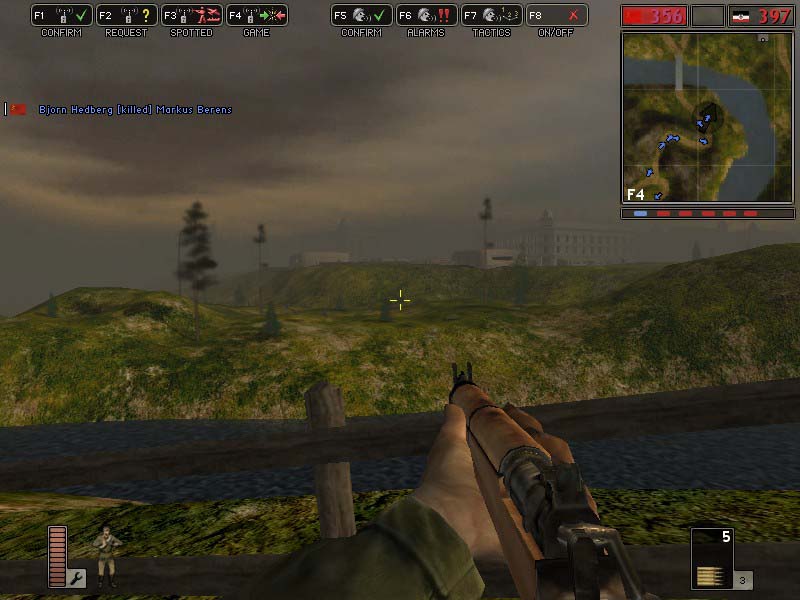Open the F4 Game radio menu
This screenshot has width=800, height=600.
pos(256,16)
